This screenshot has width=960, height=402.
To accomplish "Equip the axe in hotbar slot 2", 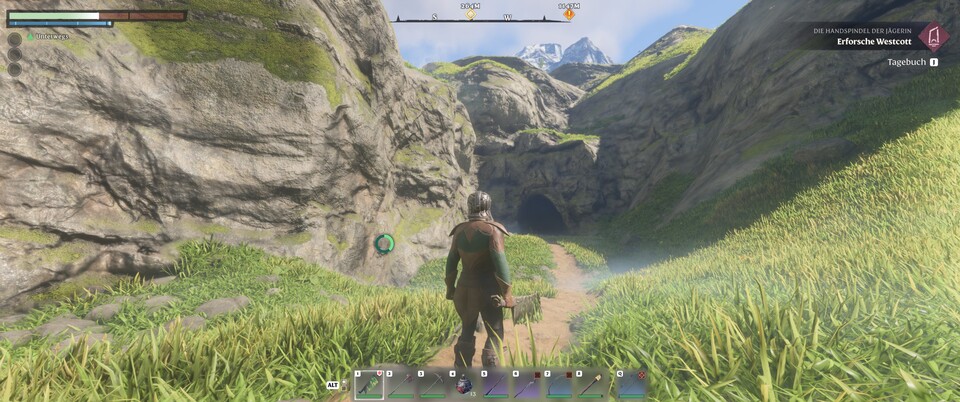I will 401,385.
